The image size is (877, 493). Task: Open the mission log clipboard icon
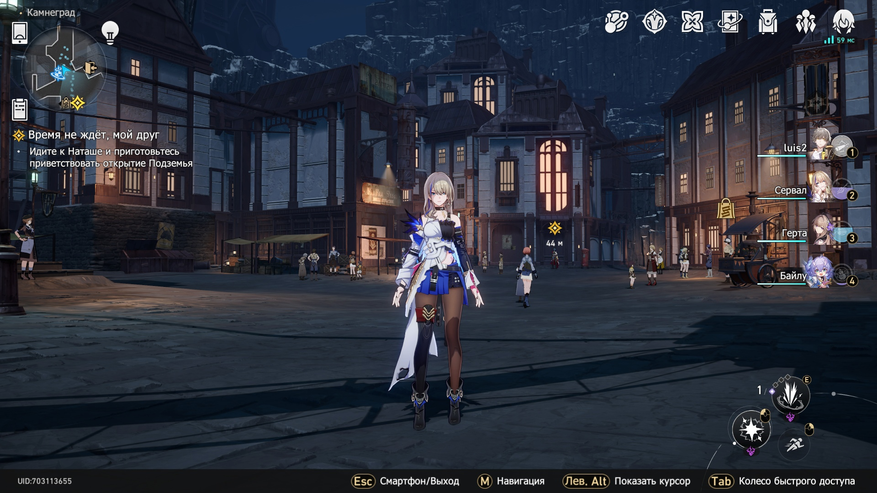(x=19, y=109)
